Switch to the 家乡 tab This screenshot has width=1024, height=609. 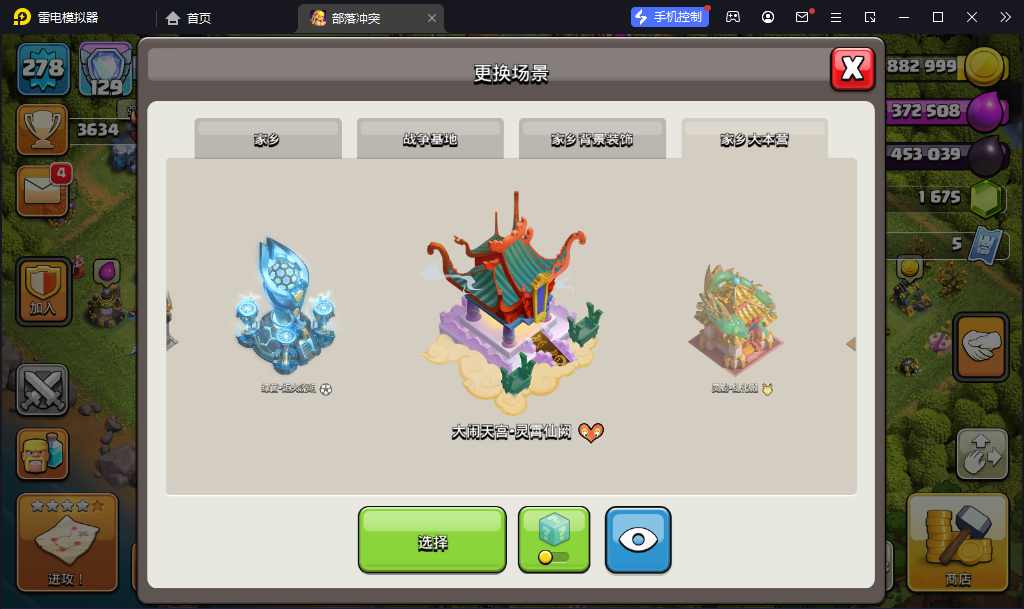[267, 140]
